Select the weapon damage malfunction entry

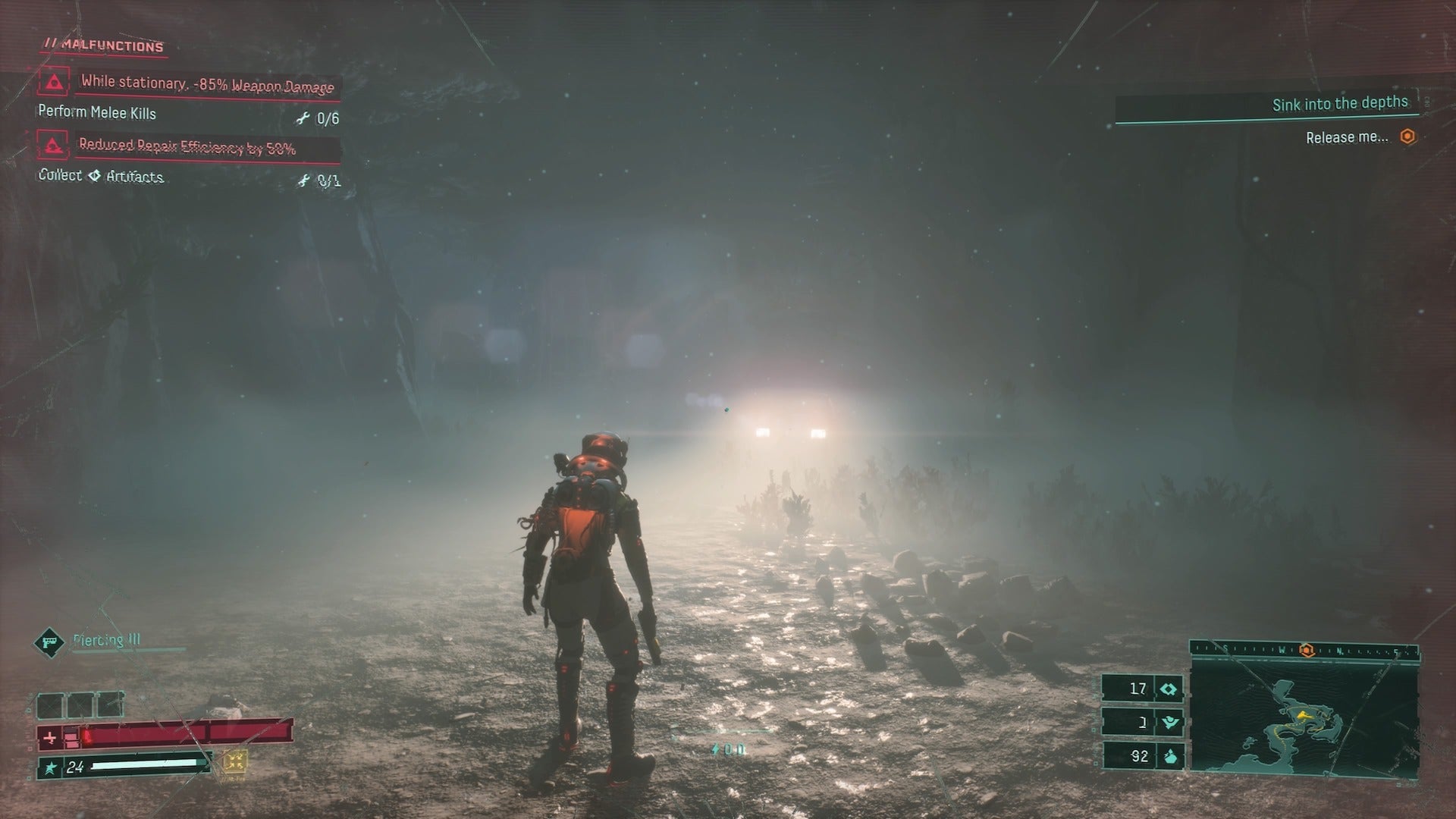206,84
